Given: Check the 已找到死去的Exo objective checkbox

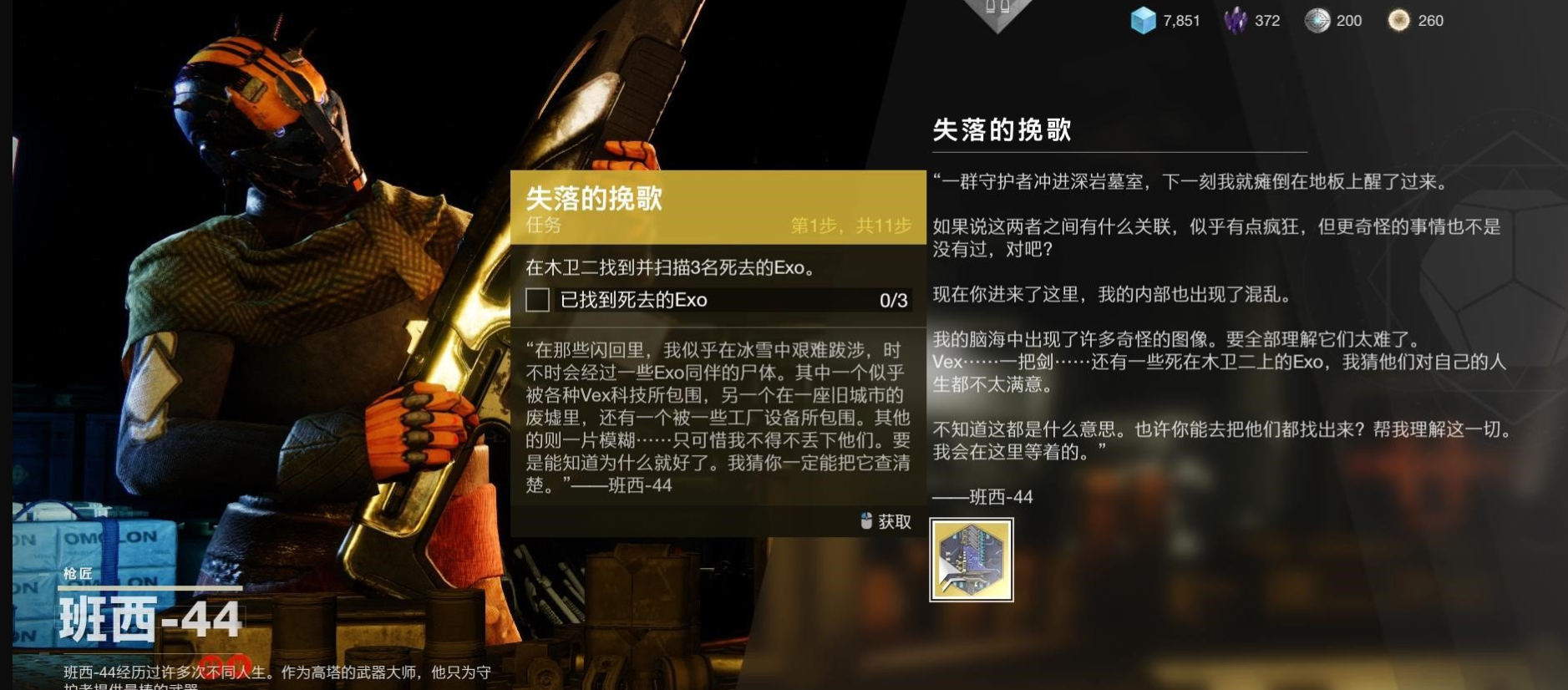Looking at the screenshot, I should pyautogui.click(x=537, y=301).
